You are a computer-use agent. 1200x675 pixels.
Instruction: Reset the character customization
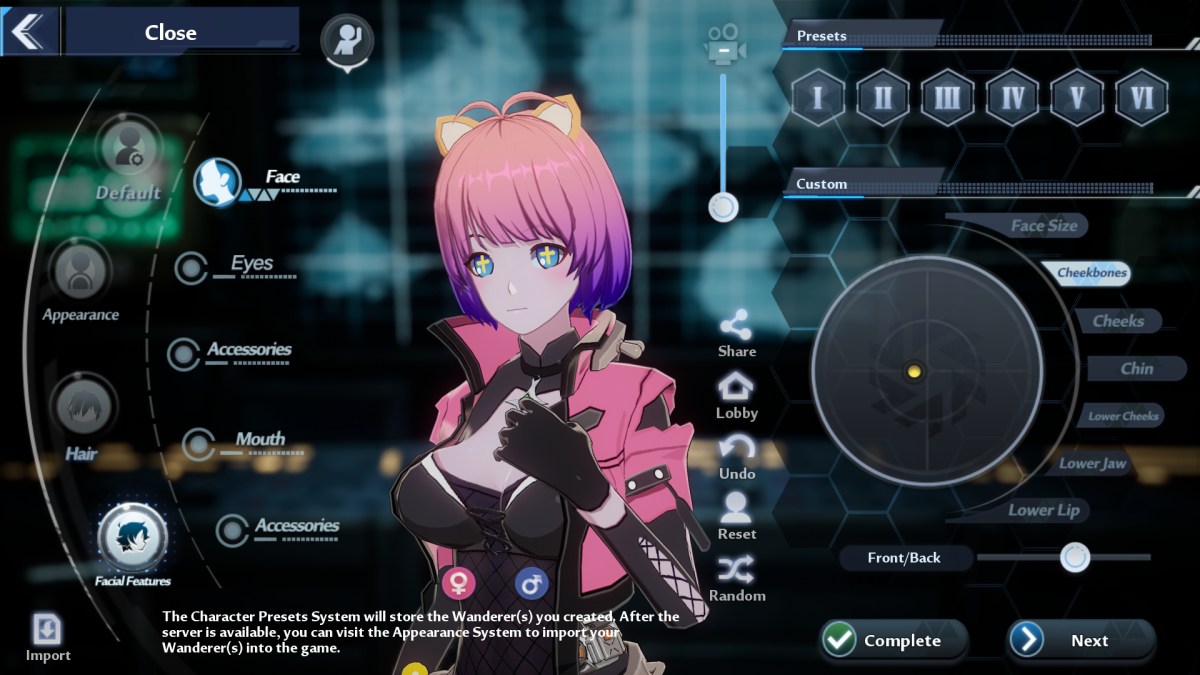coord(737,516)
